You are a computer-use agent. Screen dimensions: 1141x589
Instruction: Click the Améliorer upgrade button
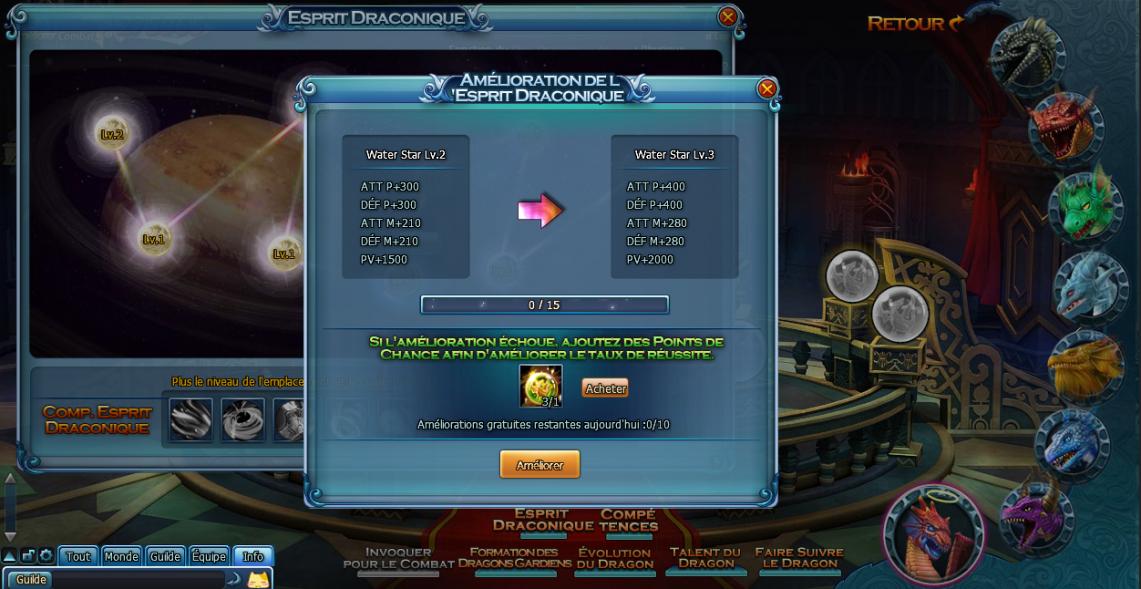(x=539, y=465)
